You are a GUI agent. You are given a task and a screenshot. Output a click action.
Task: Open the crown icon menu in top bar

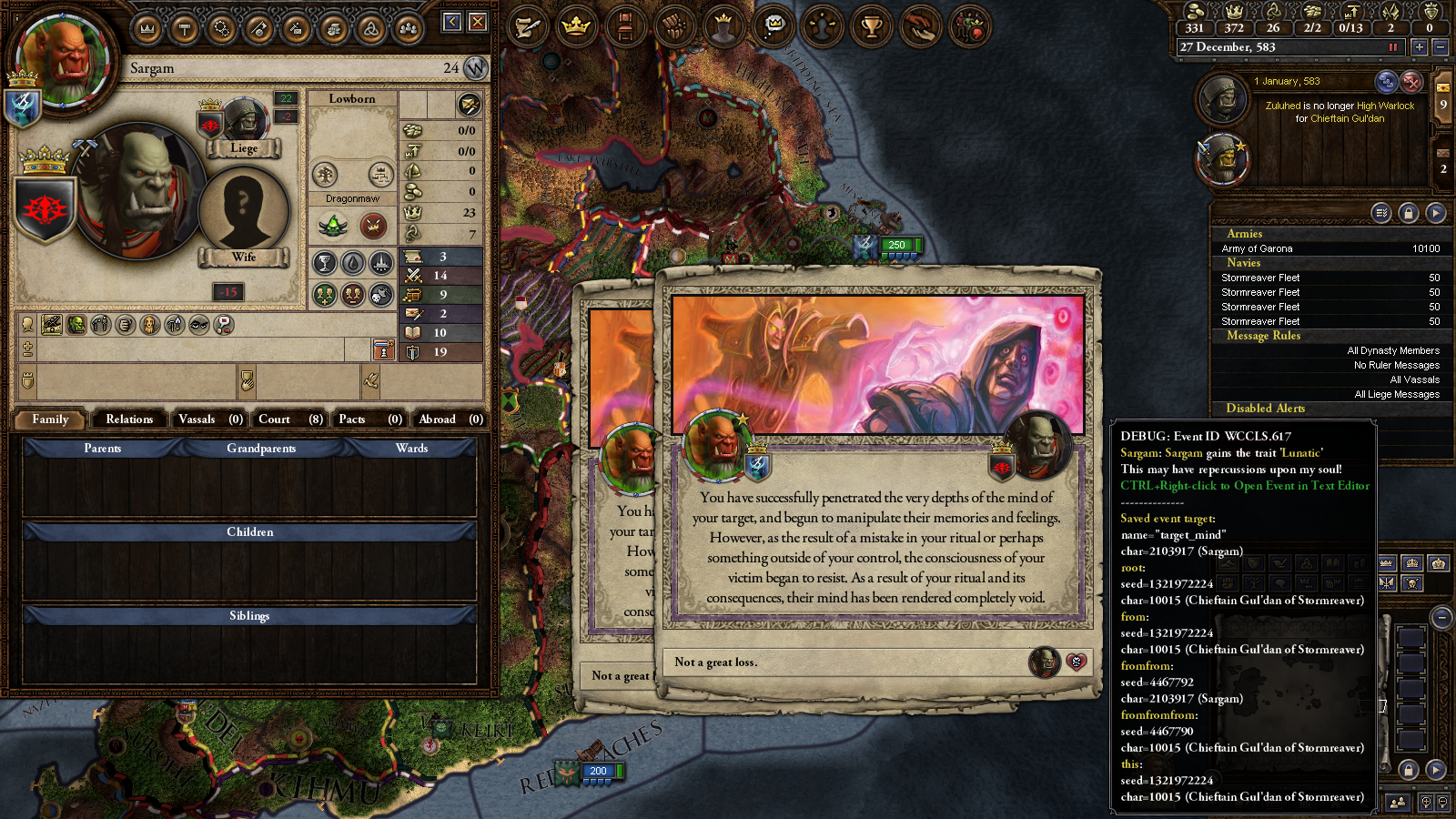pyautogui.click(x=576, y=27)
